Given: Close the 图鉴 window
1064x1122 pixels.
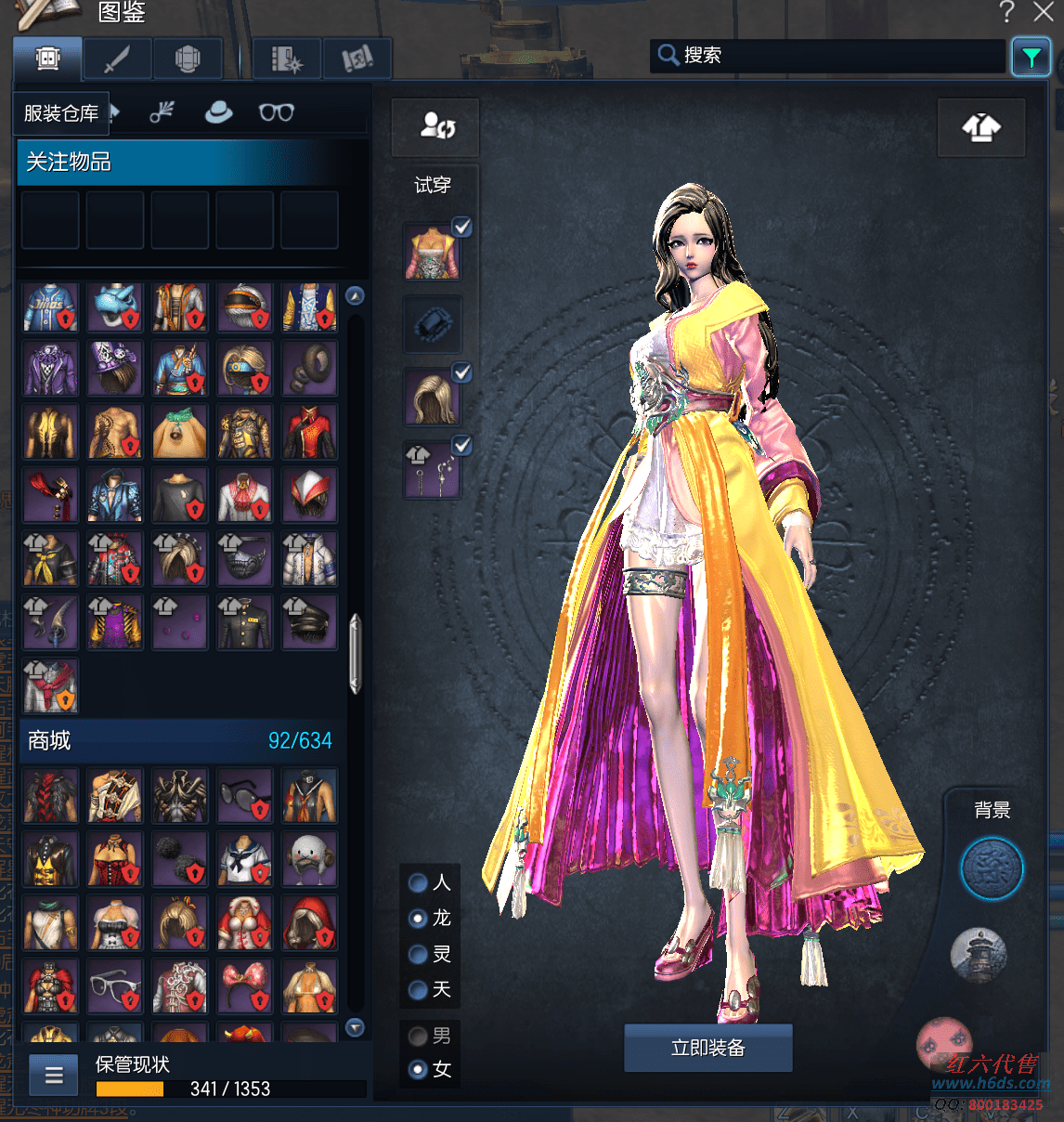Looking at the screenshot, I should pos(1044,12).
